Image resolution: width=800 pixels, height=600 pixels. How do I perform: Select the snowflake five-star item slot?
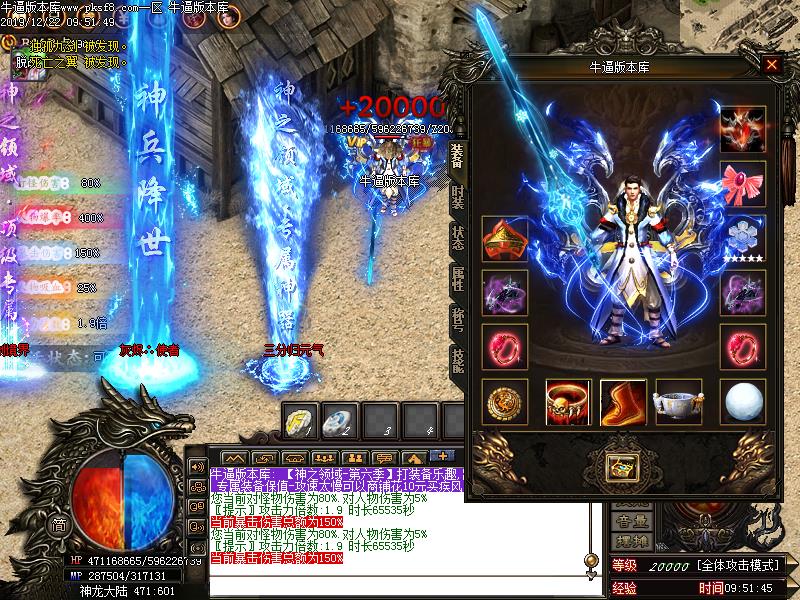(743, 238)
